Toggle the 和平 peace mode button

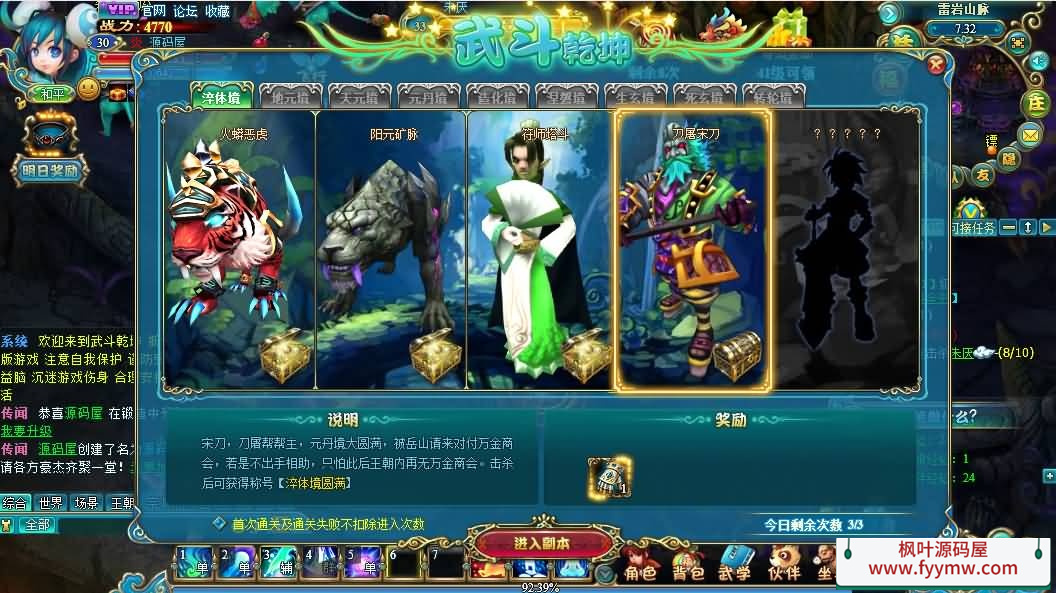click(51, 94)
